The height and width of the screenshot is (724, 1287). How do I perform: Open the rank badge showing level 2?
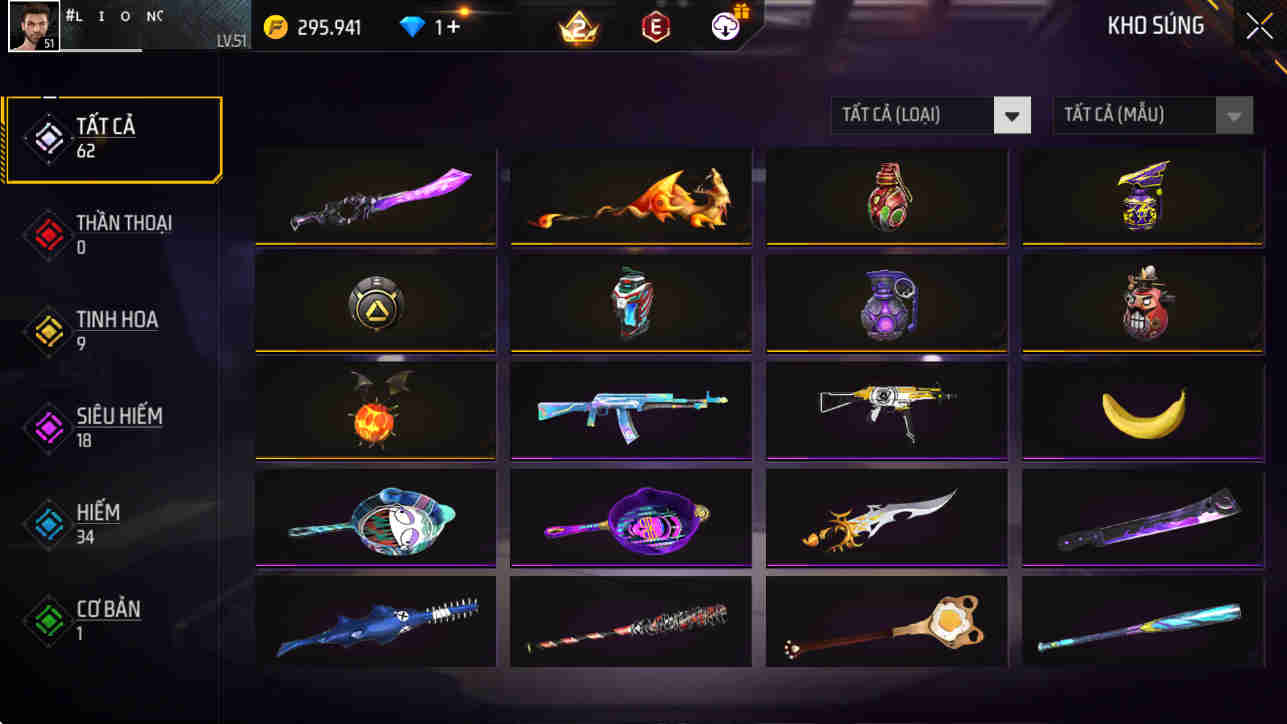(x=577, y=27)
